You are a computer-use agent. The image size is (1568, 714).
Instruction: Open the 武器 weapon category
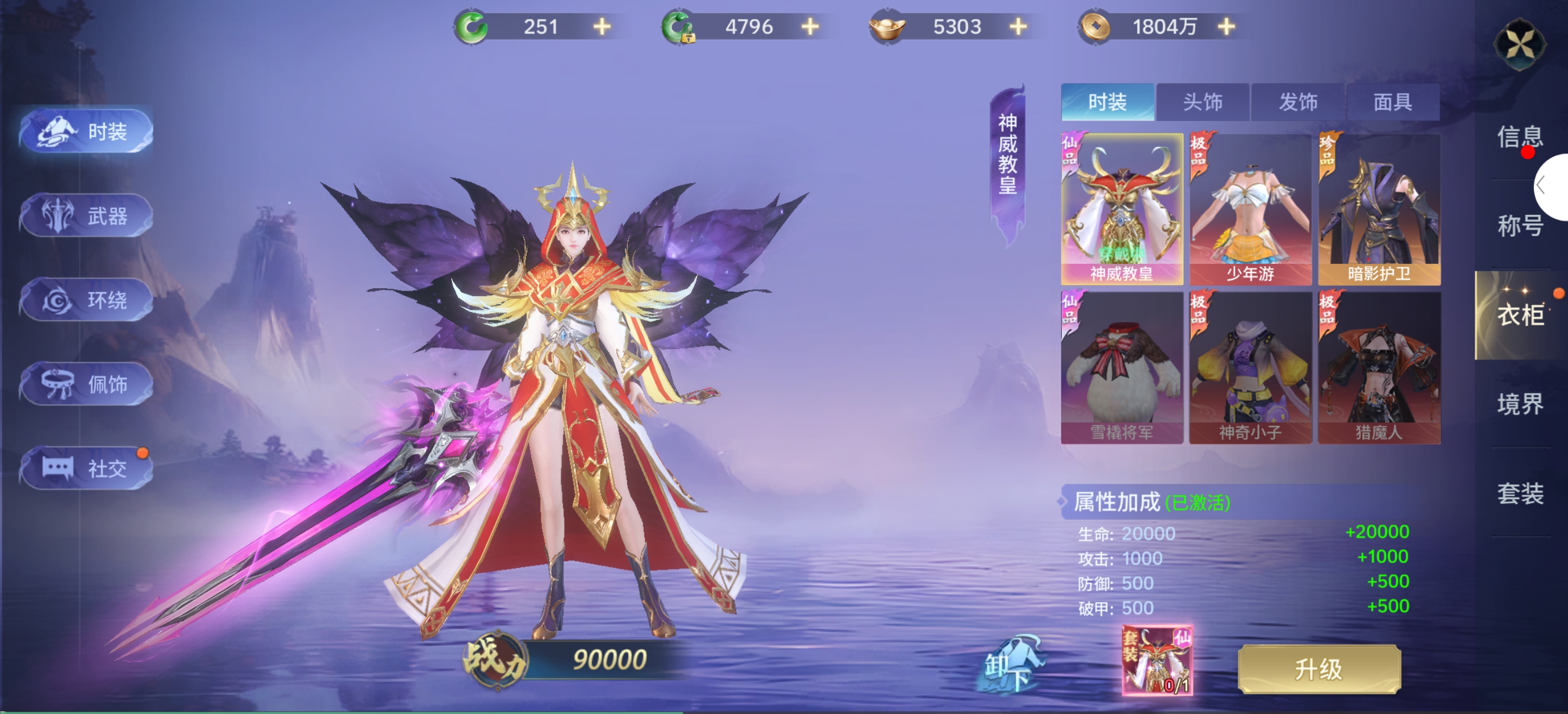[86, 215]
